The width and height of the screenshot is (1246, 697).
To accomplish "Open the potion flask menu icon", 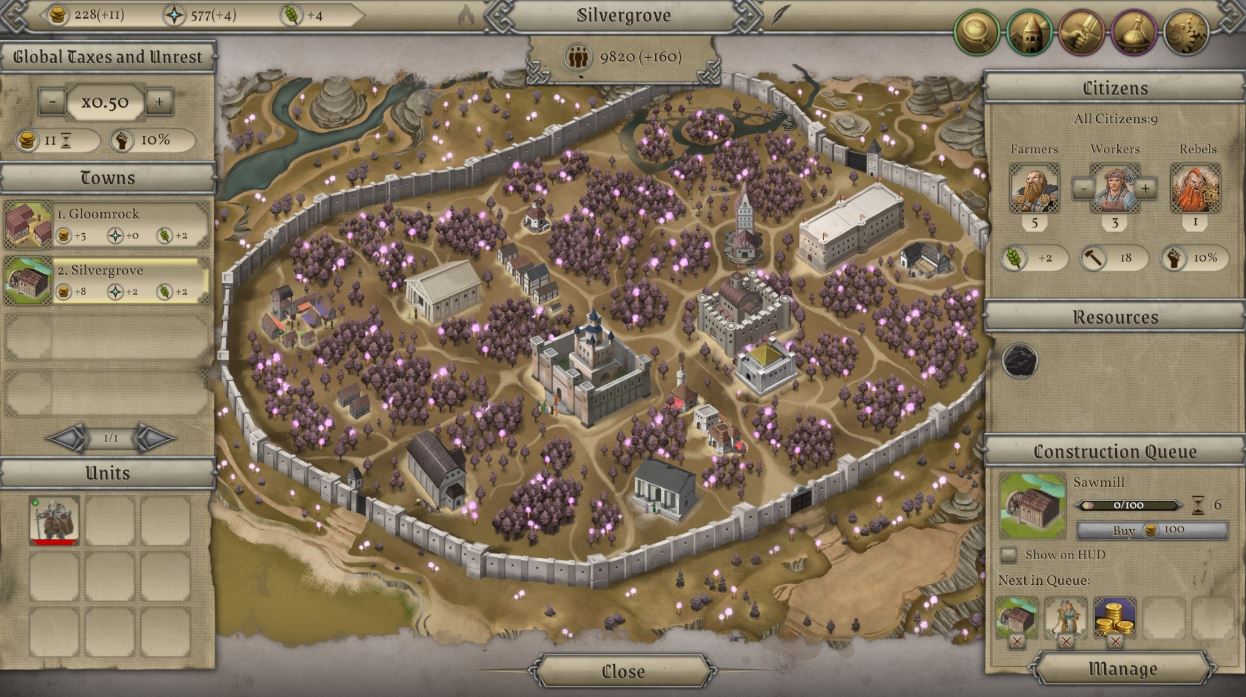I will (1134, 33).
